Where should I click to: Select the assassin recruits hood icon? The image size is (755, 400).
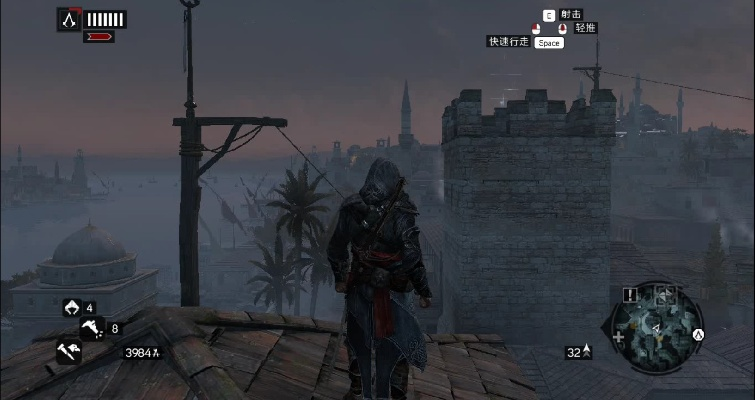(x=72, y=307)
